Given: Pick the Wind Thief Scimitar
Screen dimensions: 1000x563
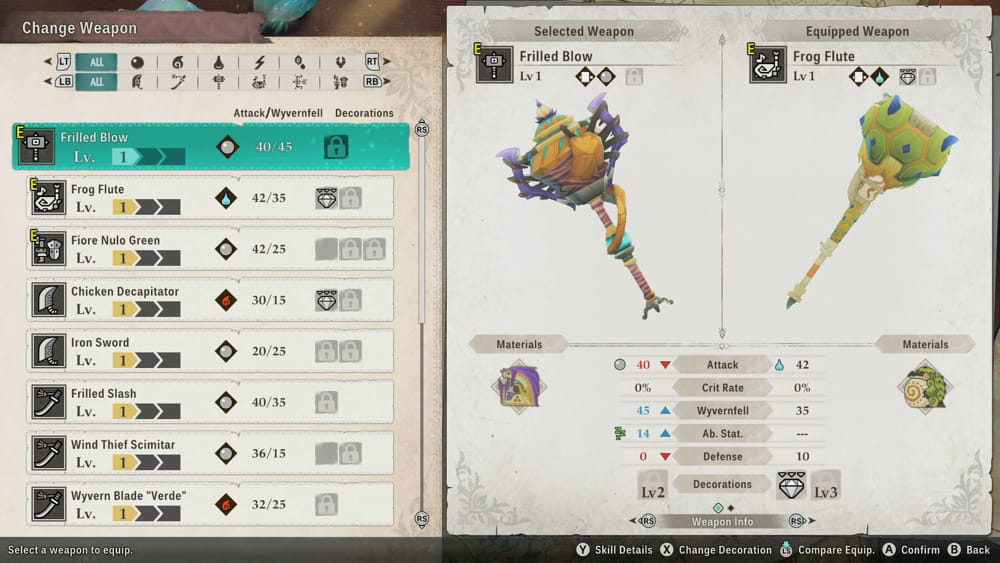Looking at the screenshot, I should pos(210,453).
